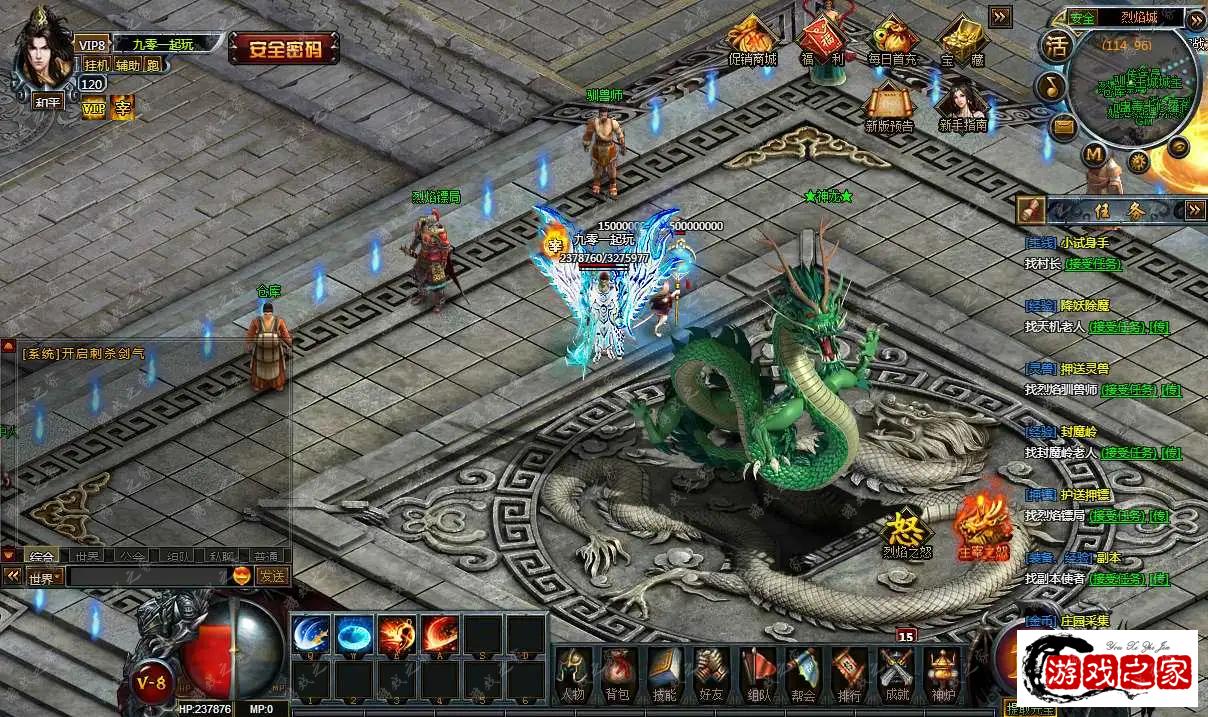Open the 背包 backpack menu

[x=617, y=672]
